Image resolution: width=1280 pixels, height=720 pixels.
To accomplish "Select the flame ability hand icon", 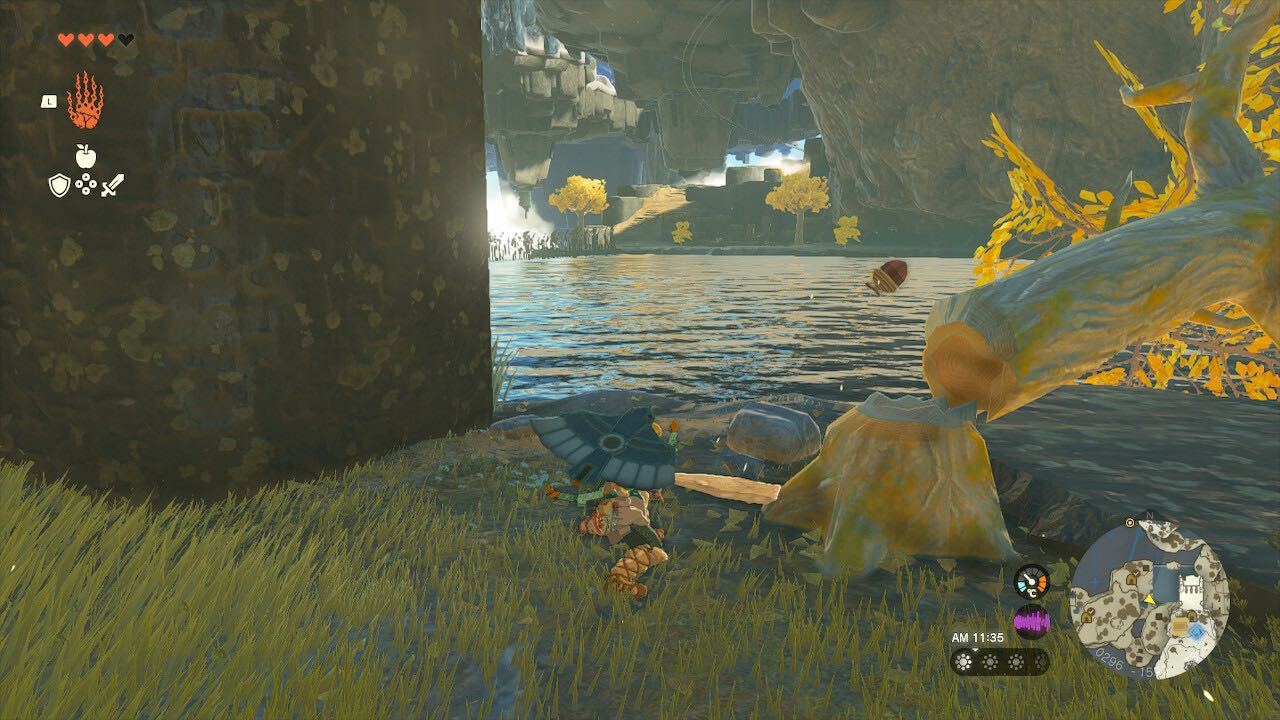I will [85, 99].
